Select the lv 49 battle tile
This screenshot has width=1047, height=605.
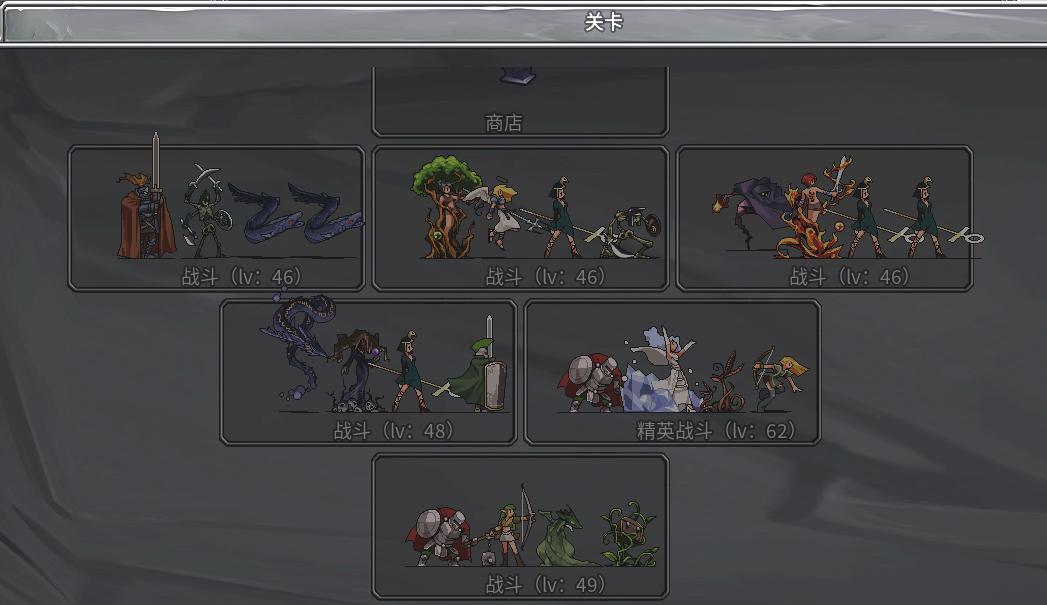pyautogui.click(x=520, y=526)
